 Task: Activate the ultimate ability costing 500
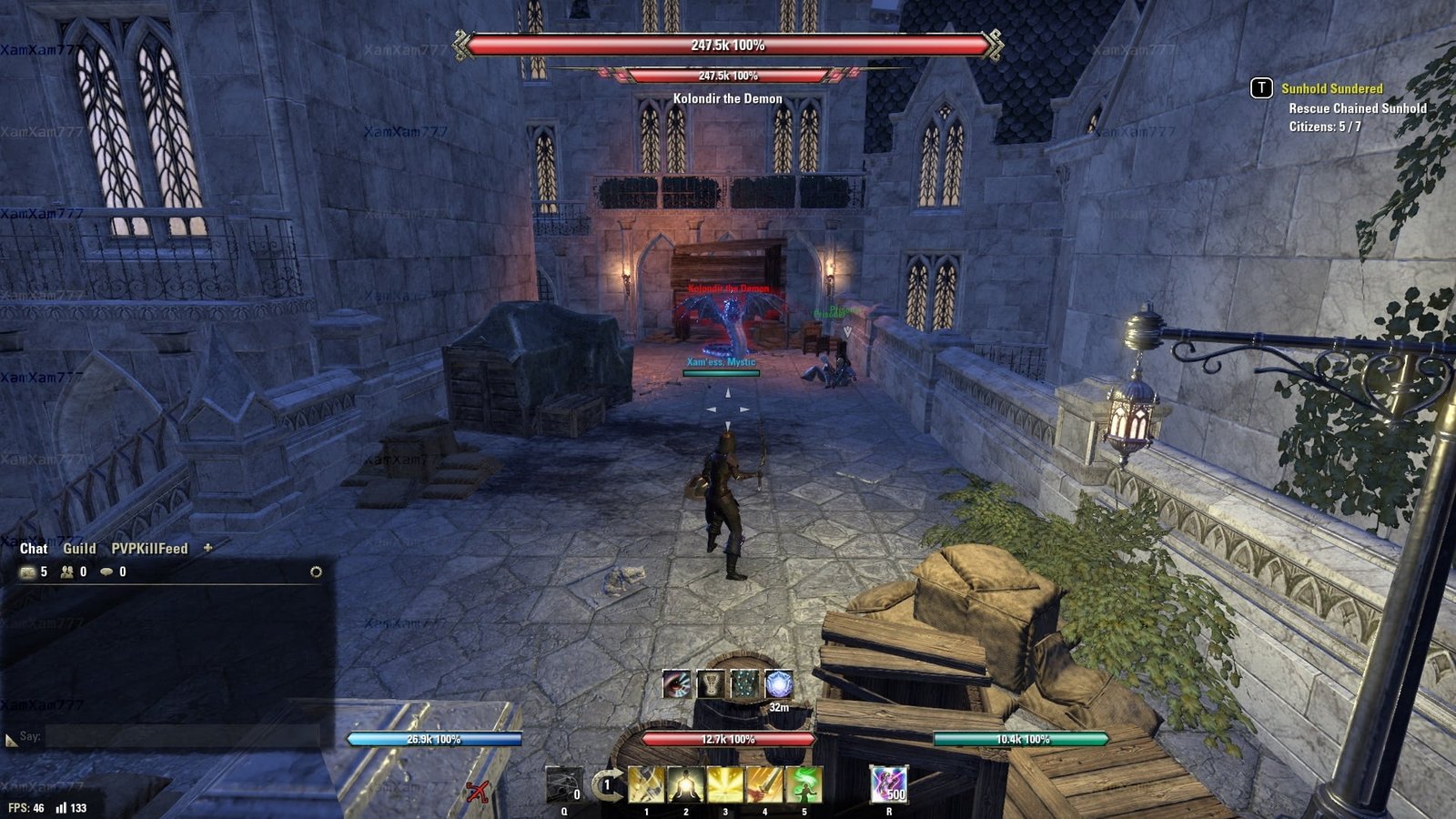pyautogui.click(x=888, y=784)
